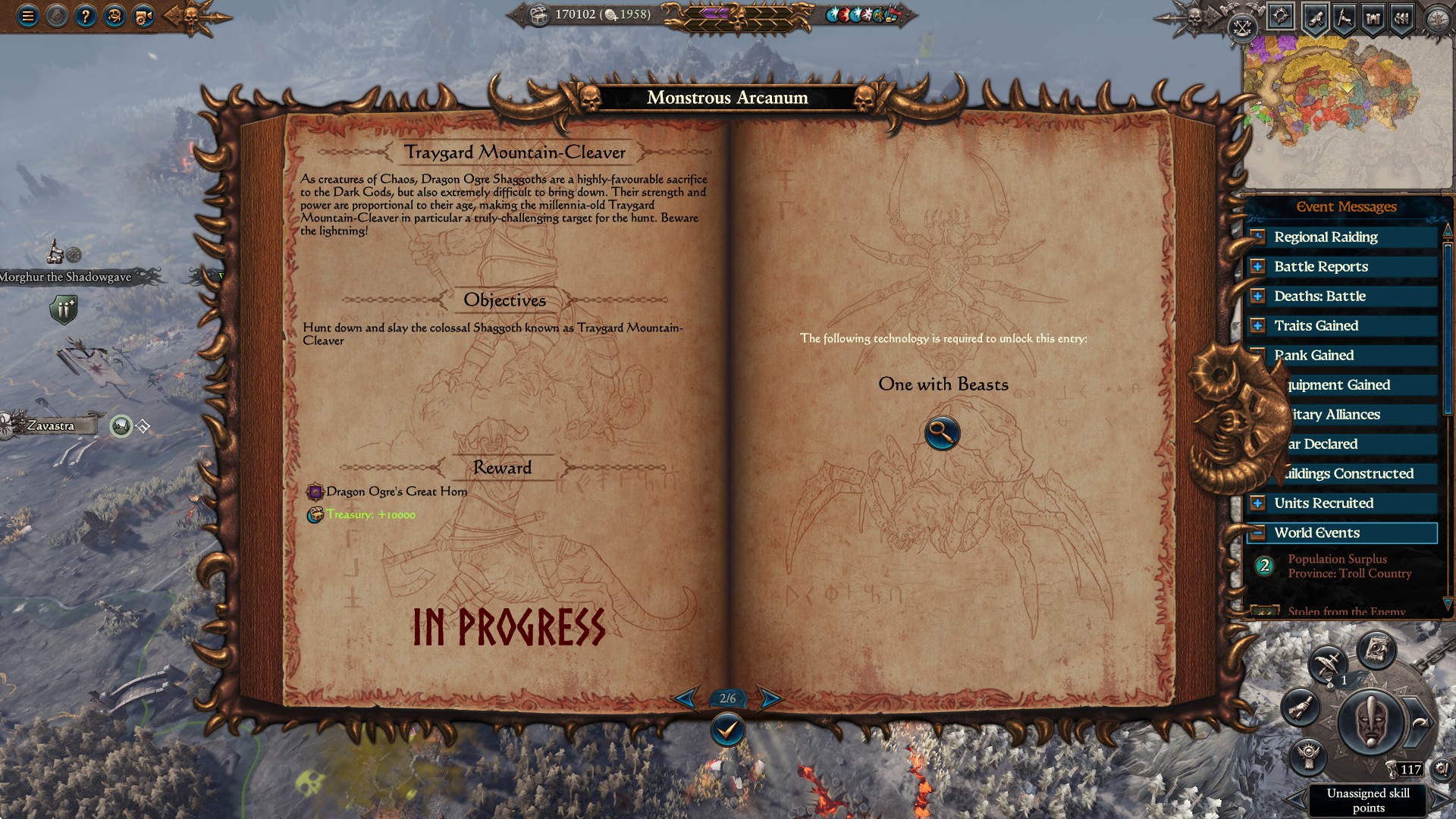Open the settlements list castle icon
Viewport: 1456px width, 819px height.
(x=1373, y=17)
